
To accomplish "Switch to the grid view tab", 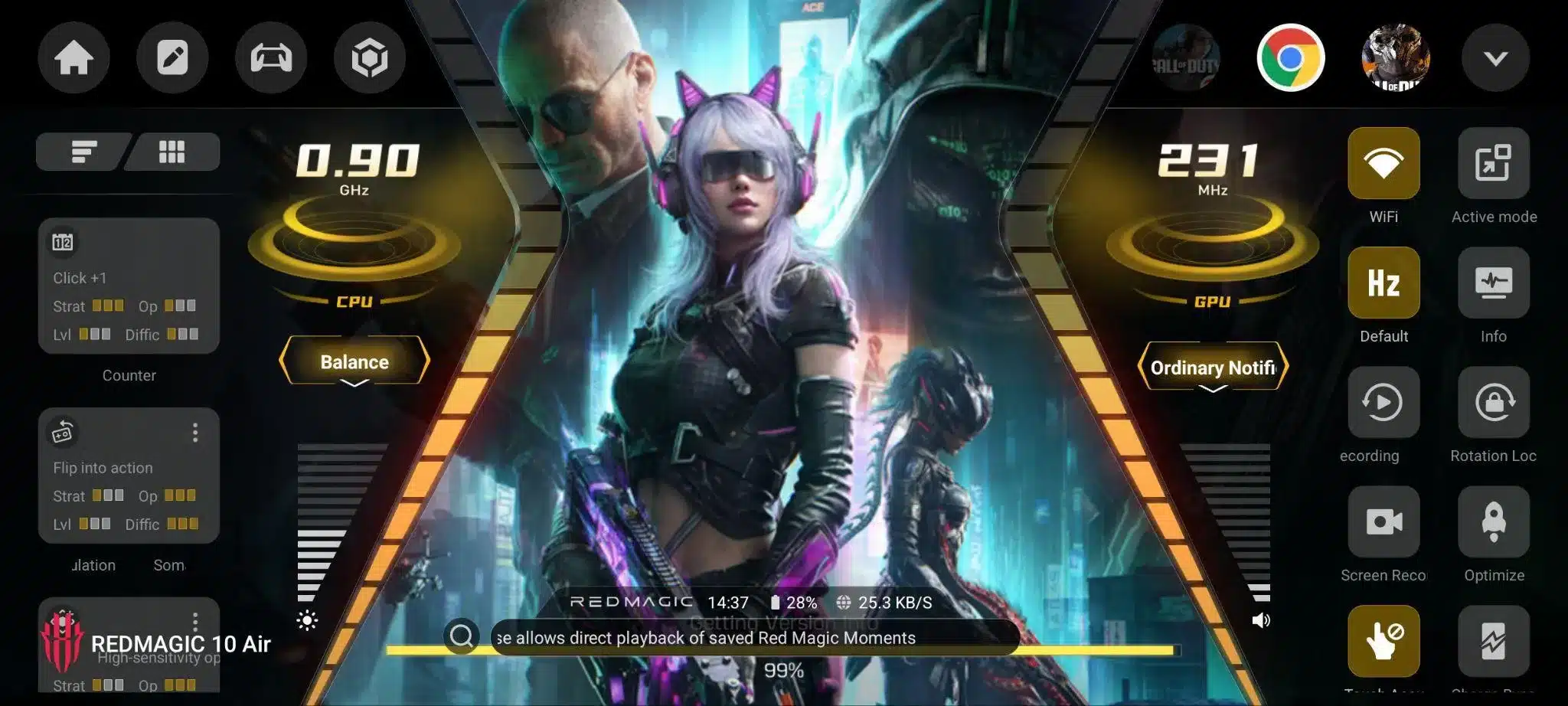I will [x=172, y=152].
